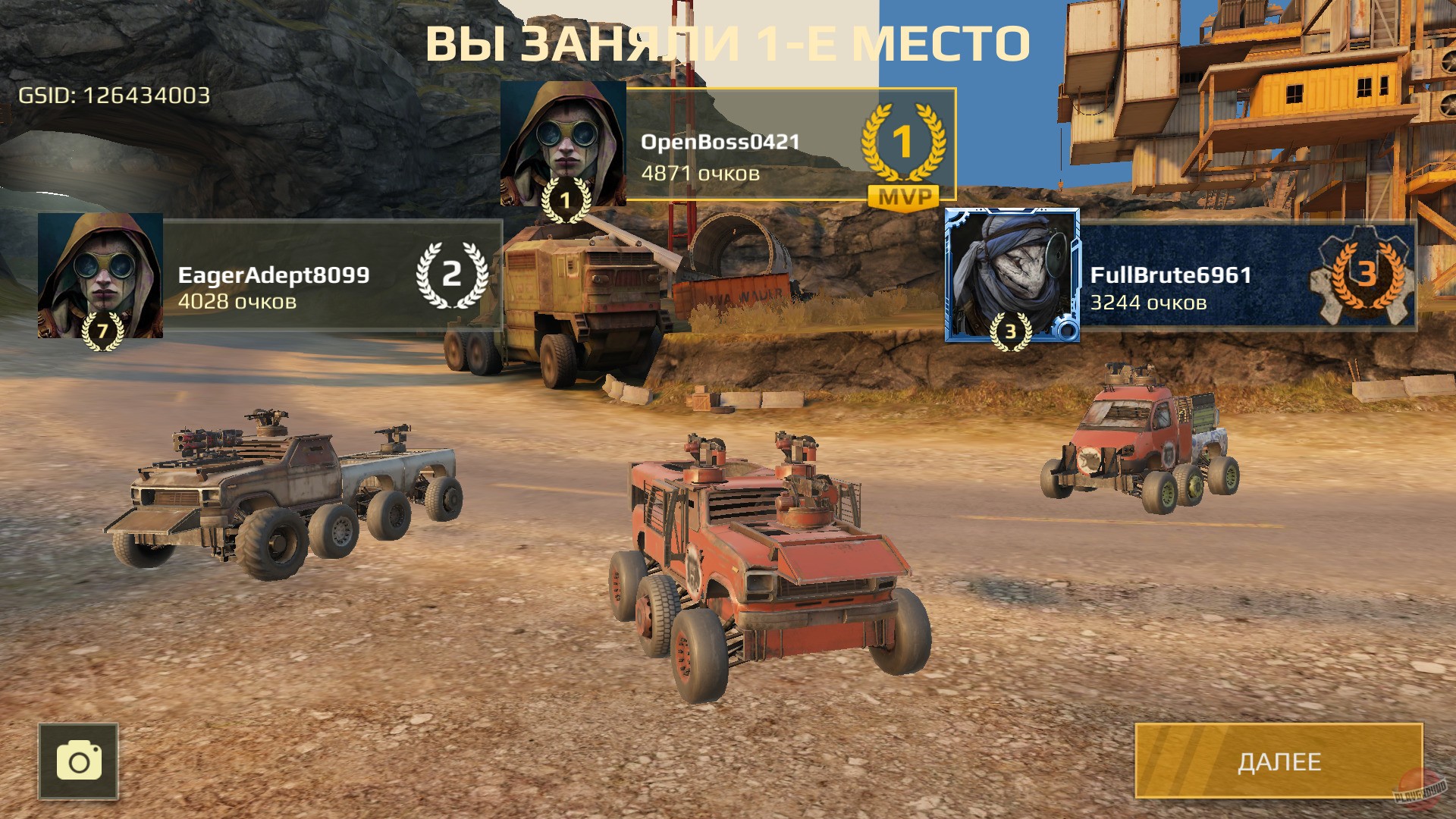Click the level 3 badge on FullBrute6961's frame
1456x819 pixels.
1009,332
